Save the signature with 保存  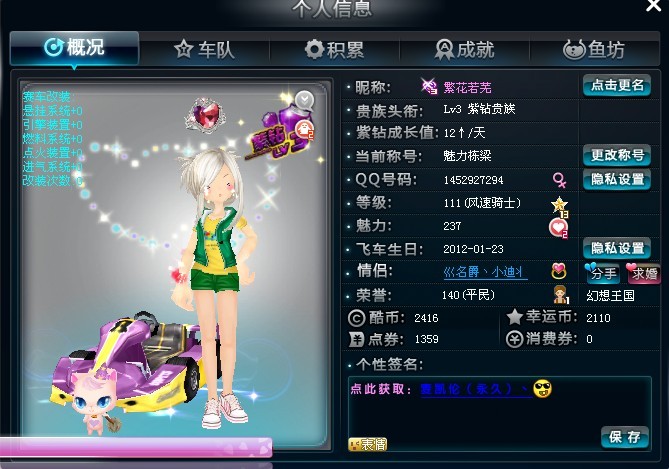[x=625, y=436]
